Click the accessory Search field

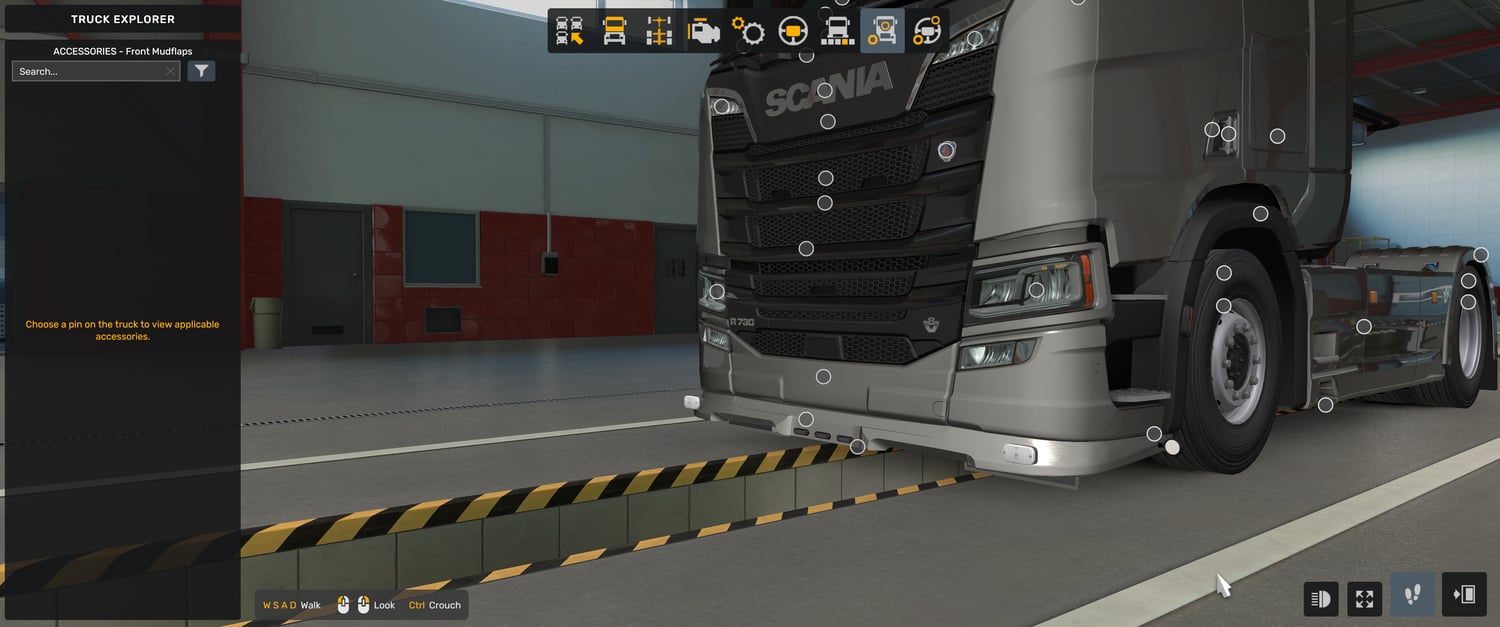tap(88, 71)
